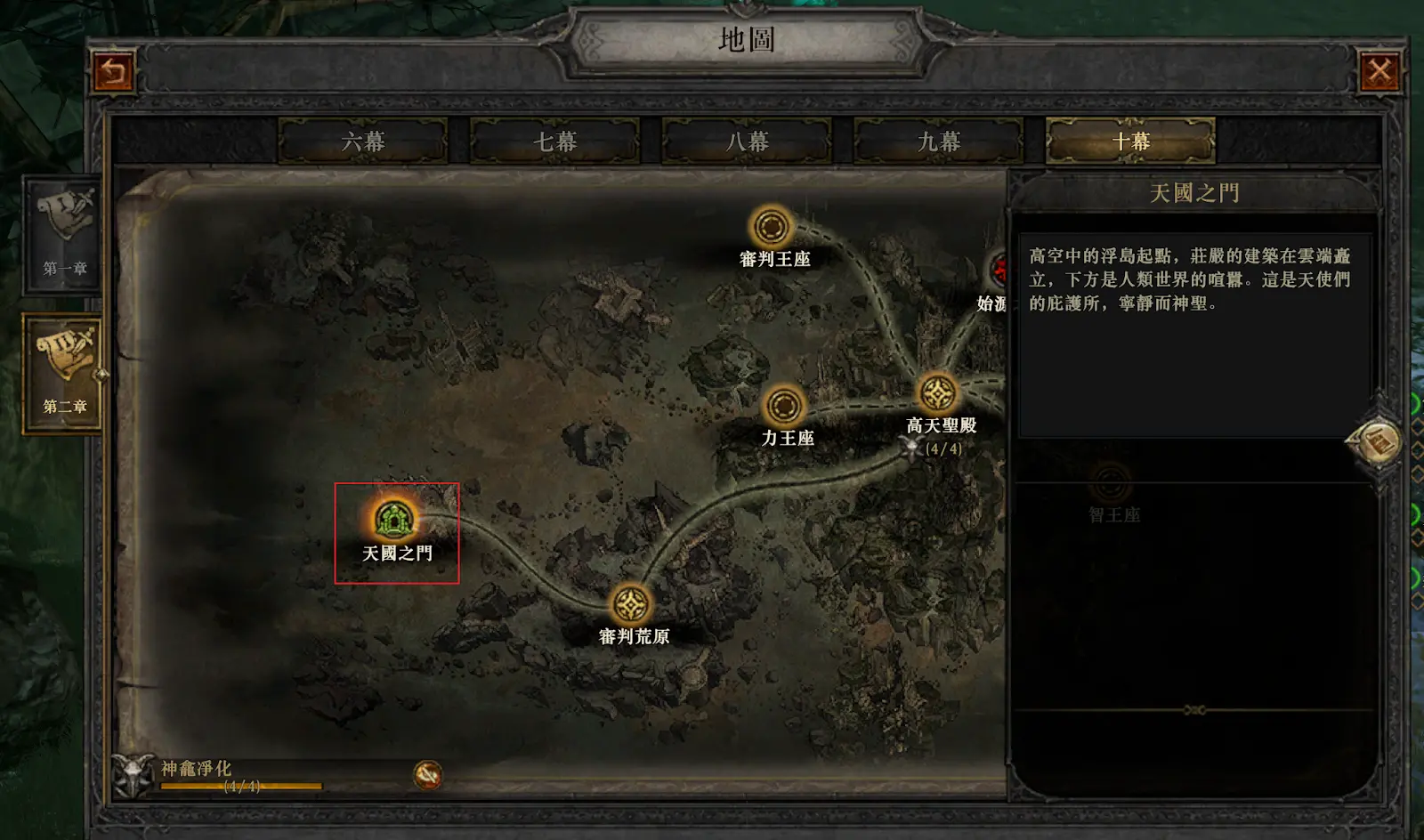
Task: Select chapter 第二章
Action: (63, 374)
